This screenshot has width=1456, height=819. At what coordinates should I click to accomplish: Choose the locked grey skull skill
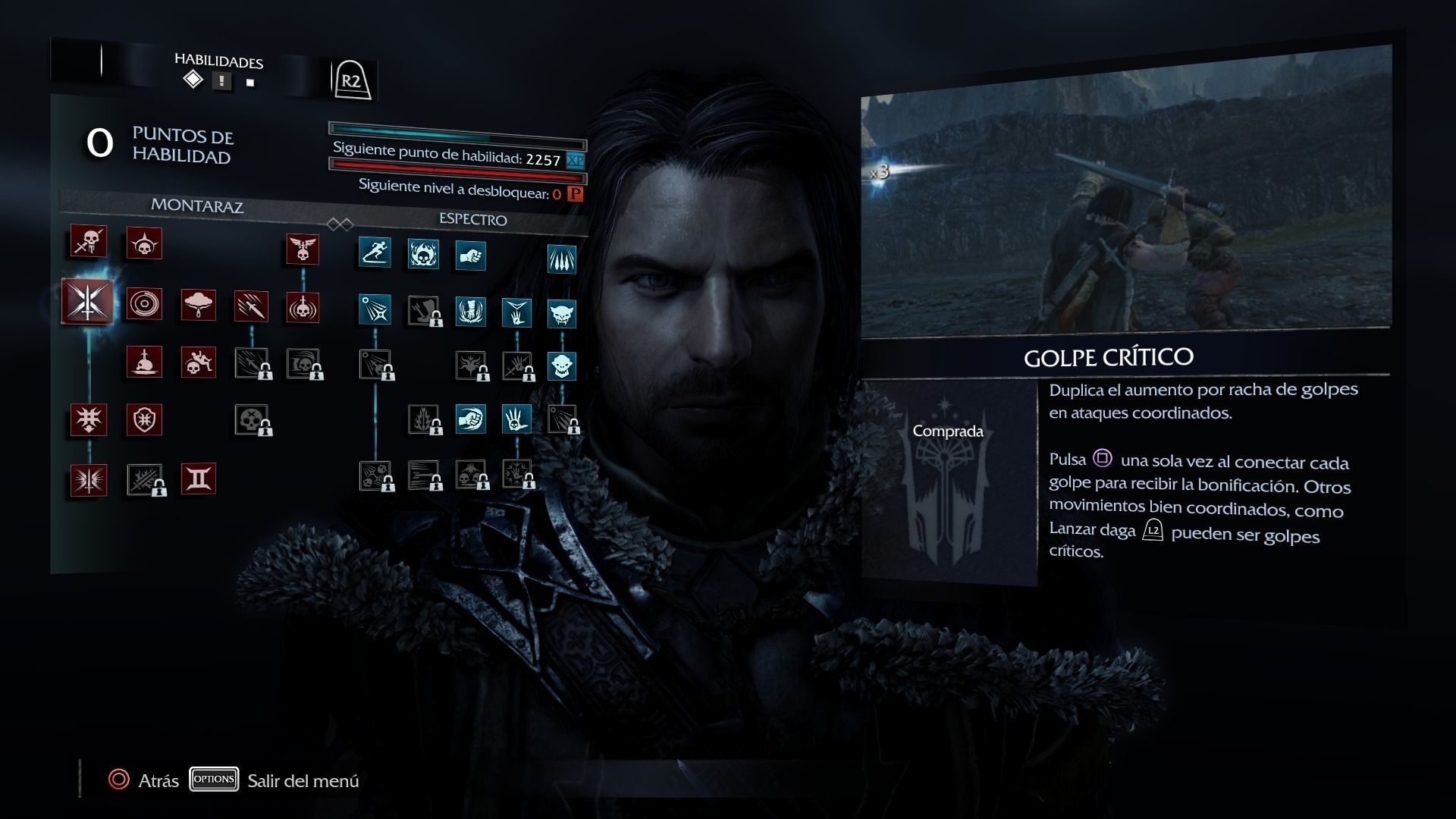(251, 419)
